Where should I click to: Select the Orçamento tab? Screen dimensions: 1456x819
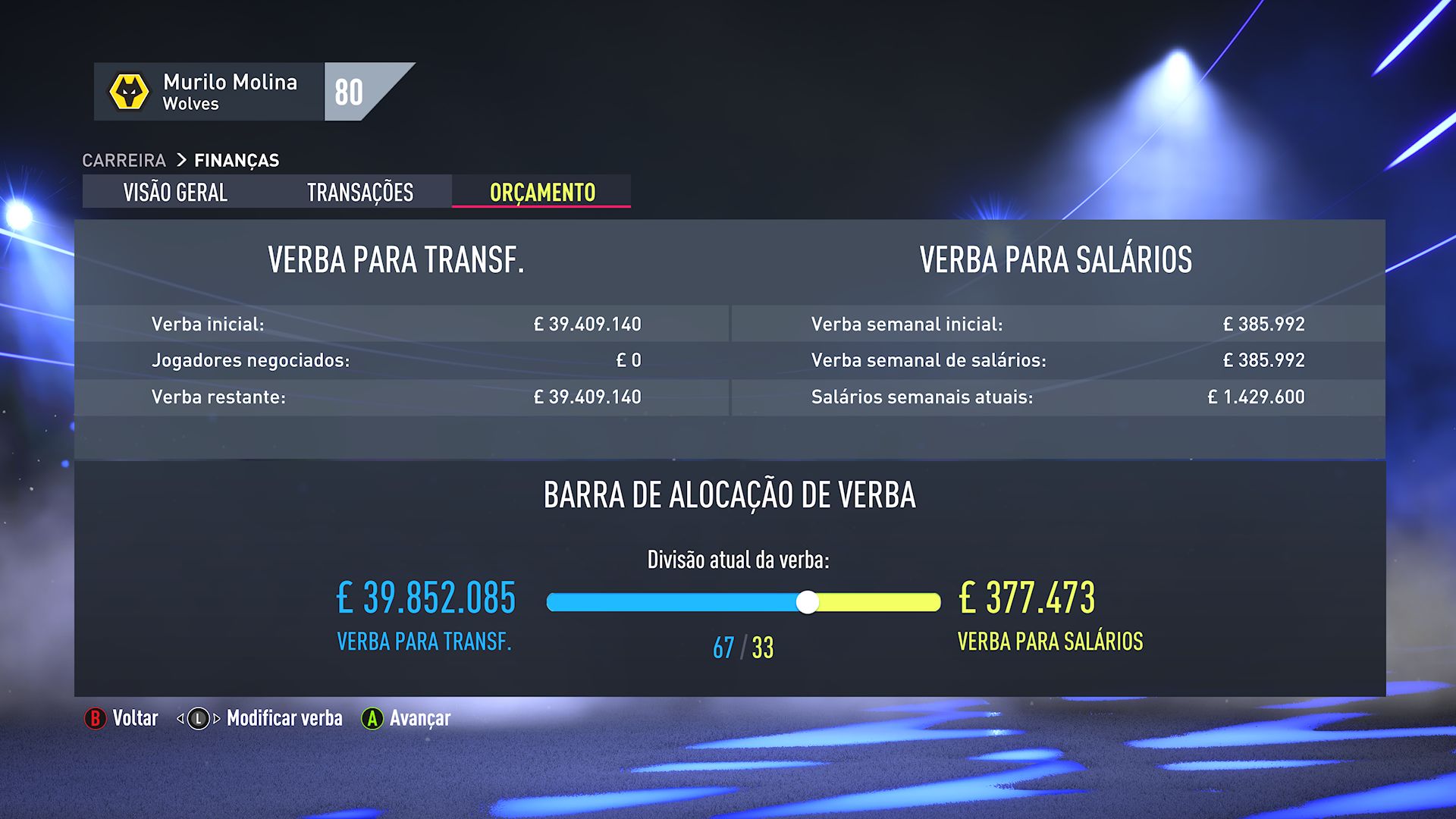[x=541, y=193]
